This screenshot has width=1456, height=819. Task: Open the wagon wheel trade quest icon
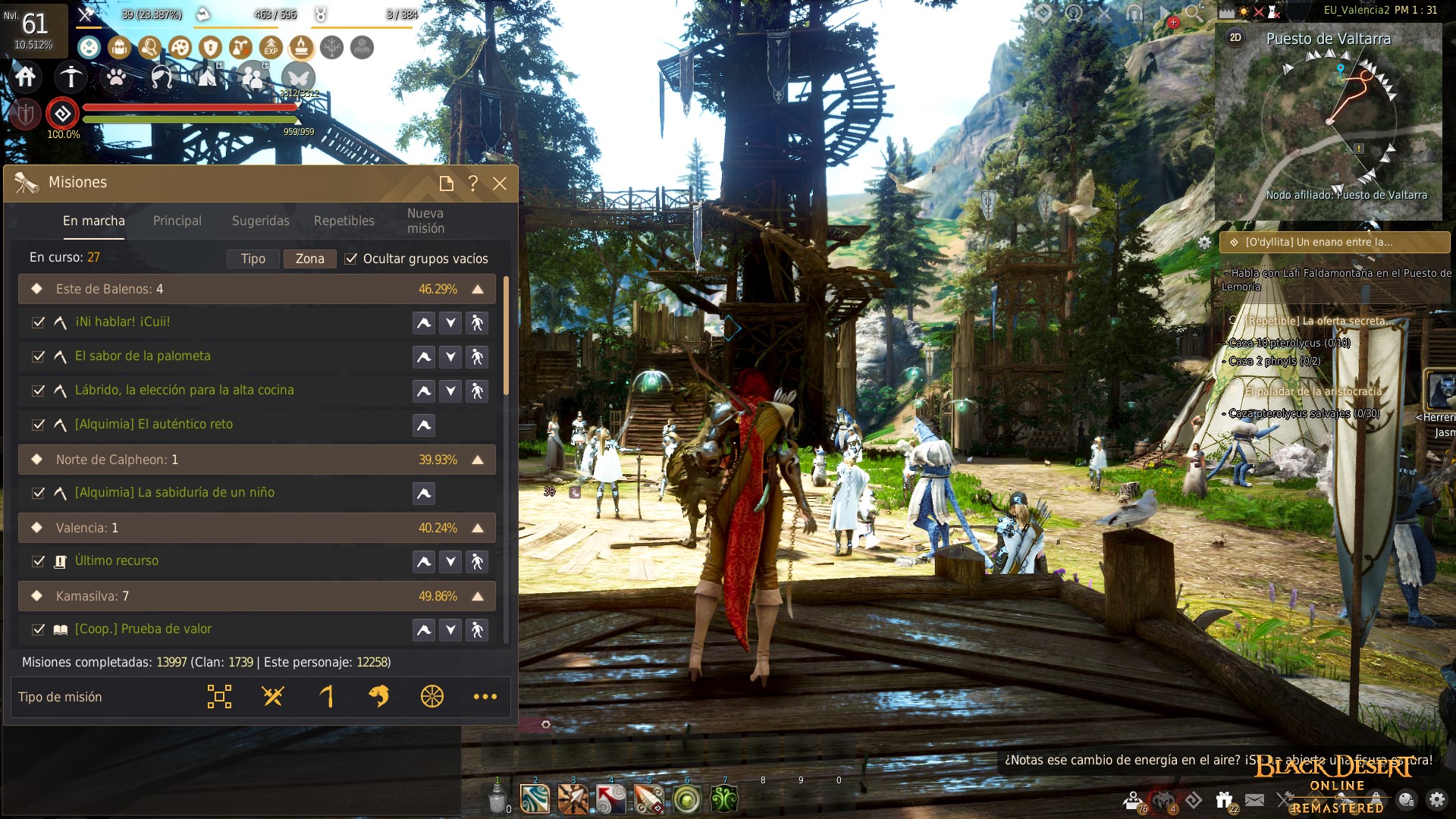(431, 696)
